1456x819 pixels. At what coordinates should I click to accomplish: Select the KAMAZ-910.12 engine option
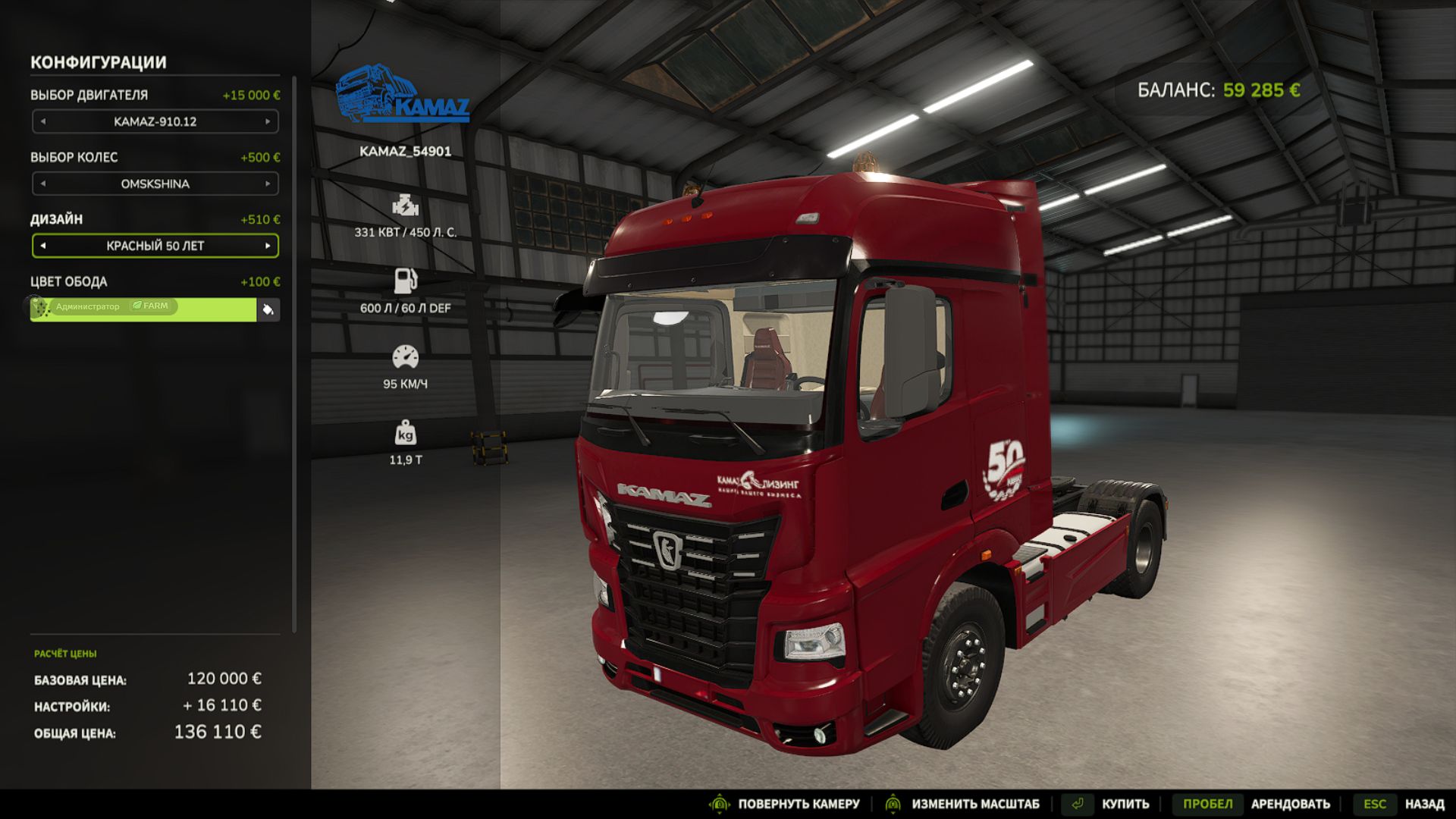tap(155, 121)
